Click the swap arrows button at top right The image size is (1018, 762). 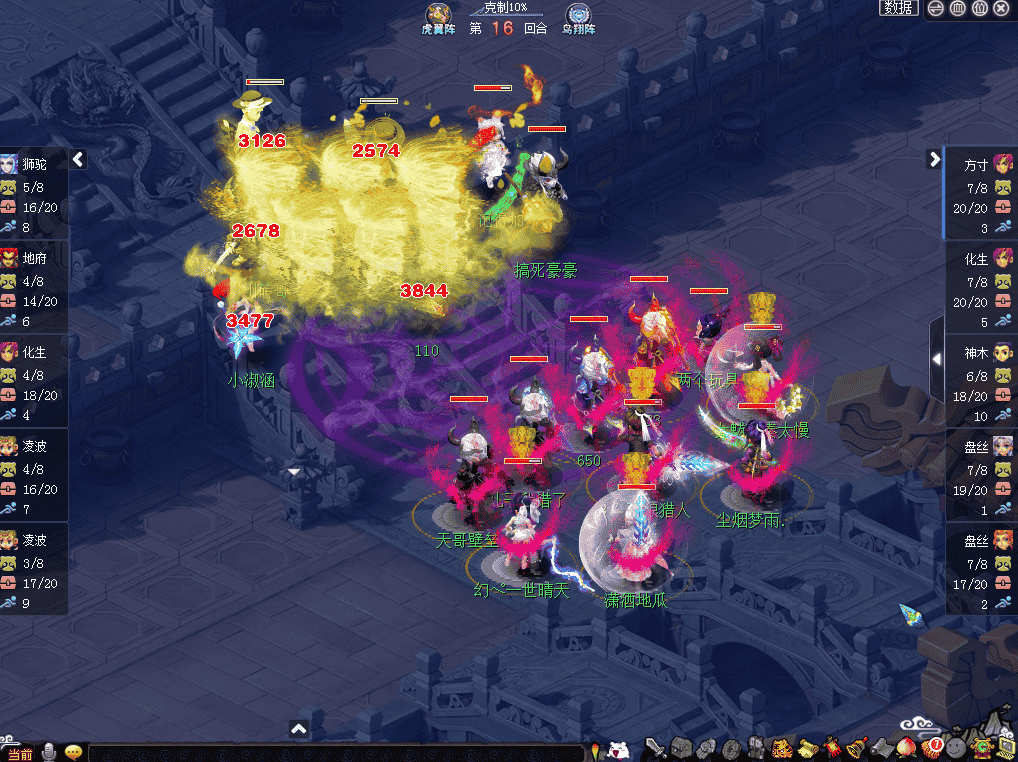(936, 8)
